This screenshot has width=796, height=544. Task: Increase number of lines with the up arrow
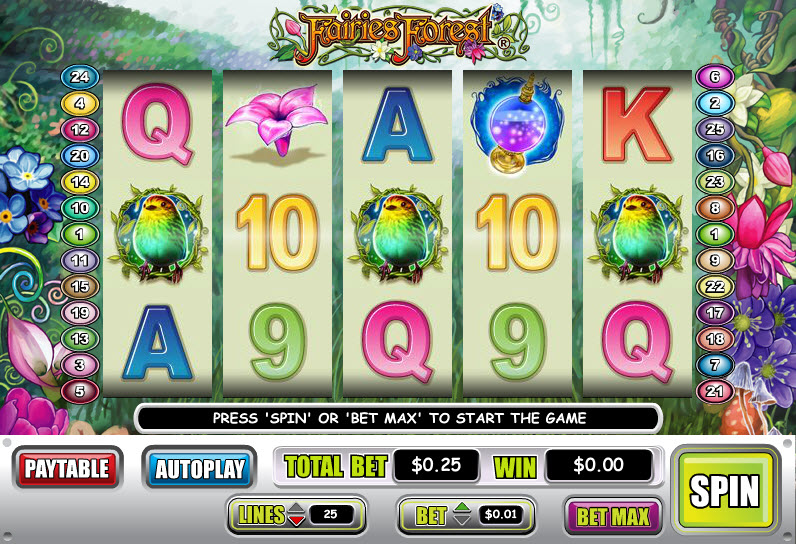(297, 509)
